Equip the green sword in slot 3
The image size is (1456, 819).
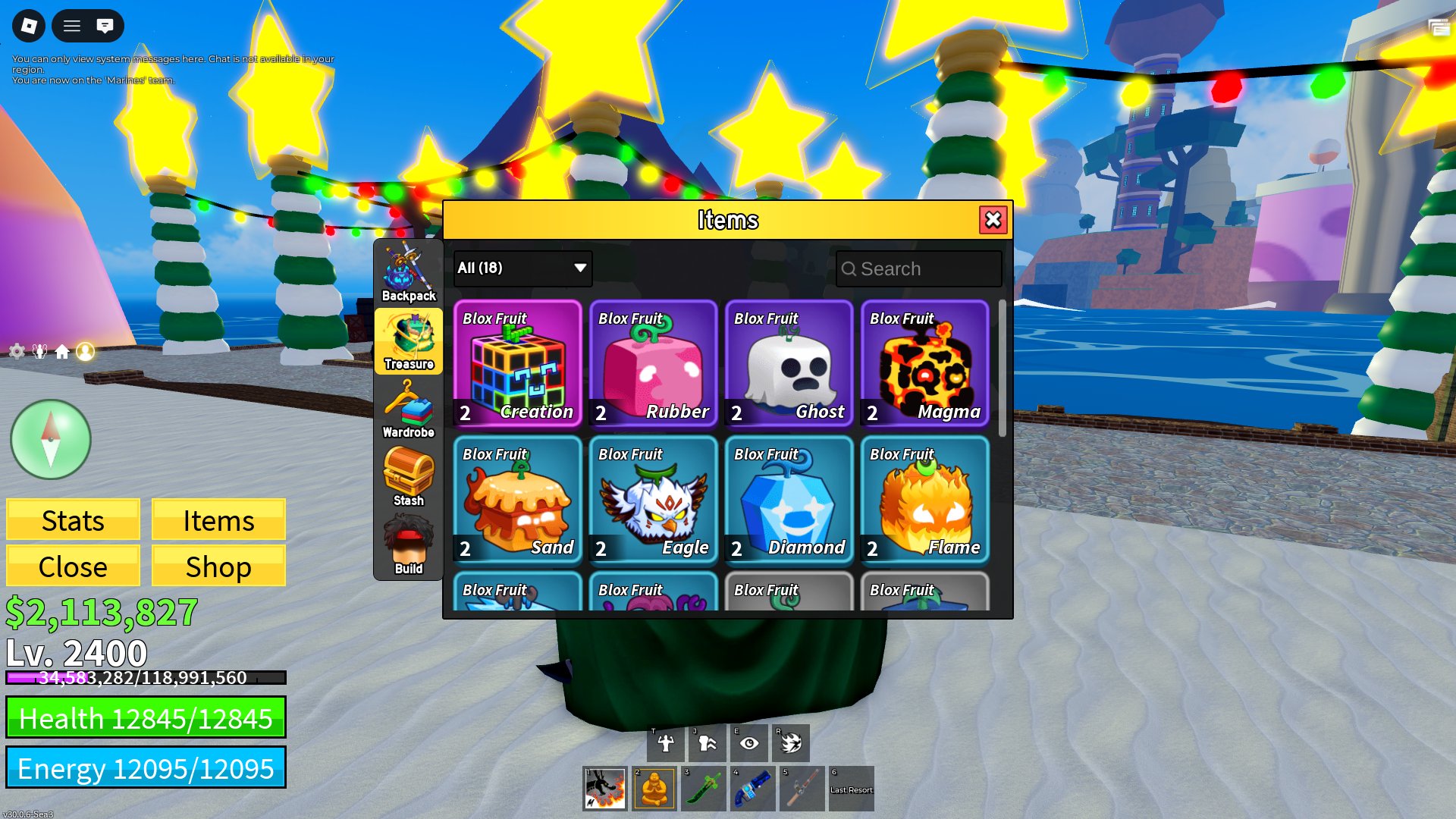point(703,789)
